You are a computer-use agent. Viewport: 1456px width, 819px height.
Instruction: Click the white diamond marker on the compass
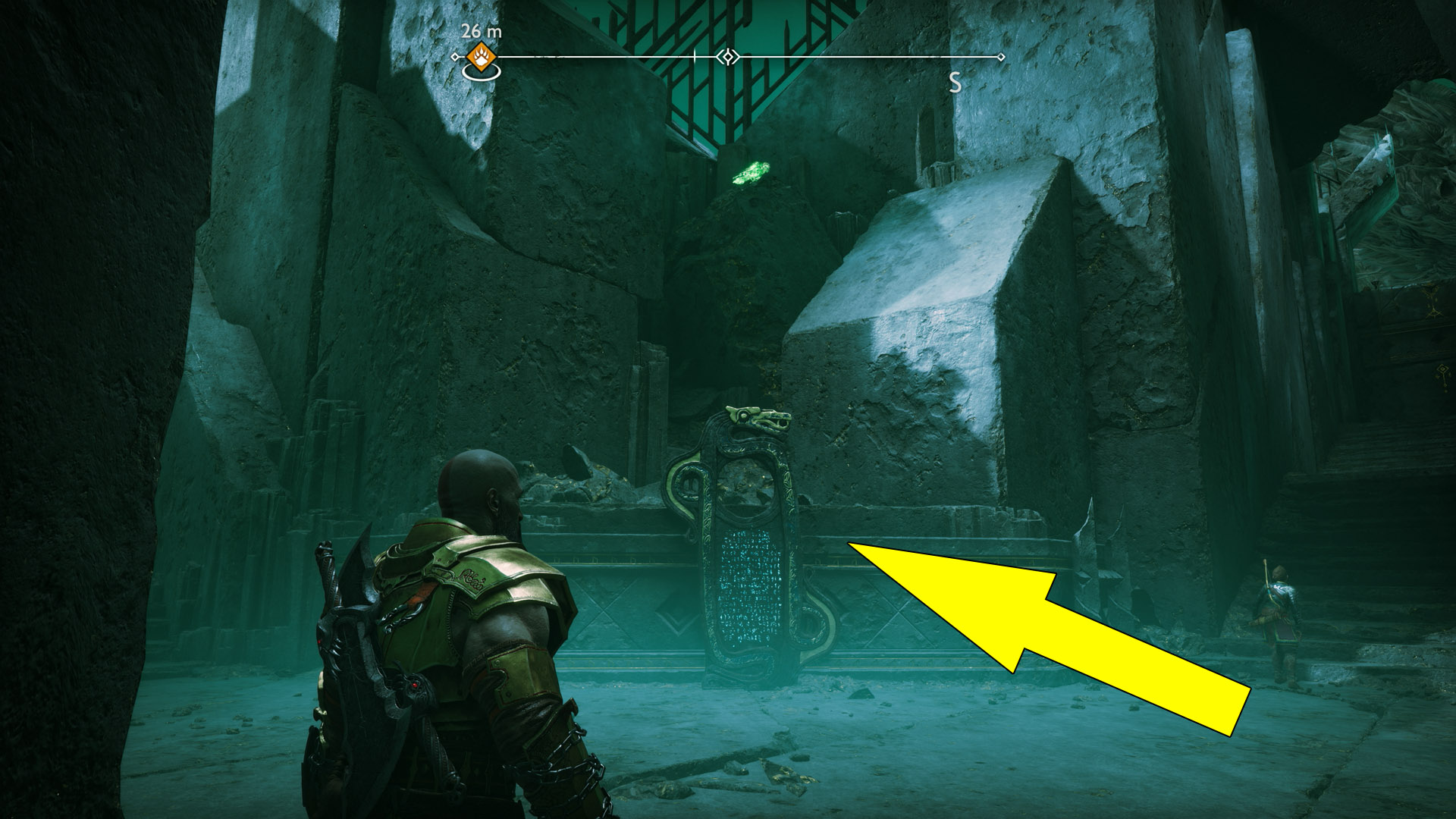[728, 57]
